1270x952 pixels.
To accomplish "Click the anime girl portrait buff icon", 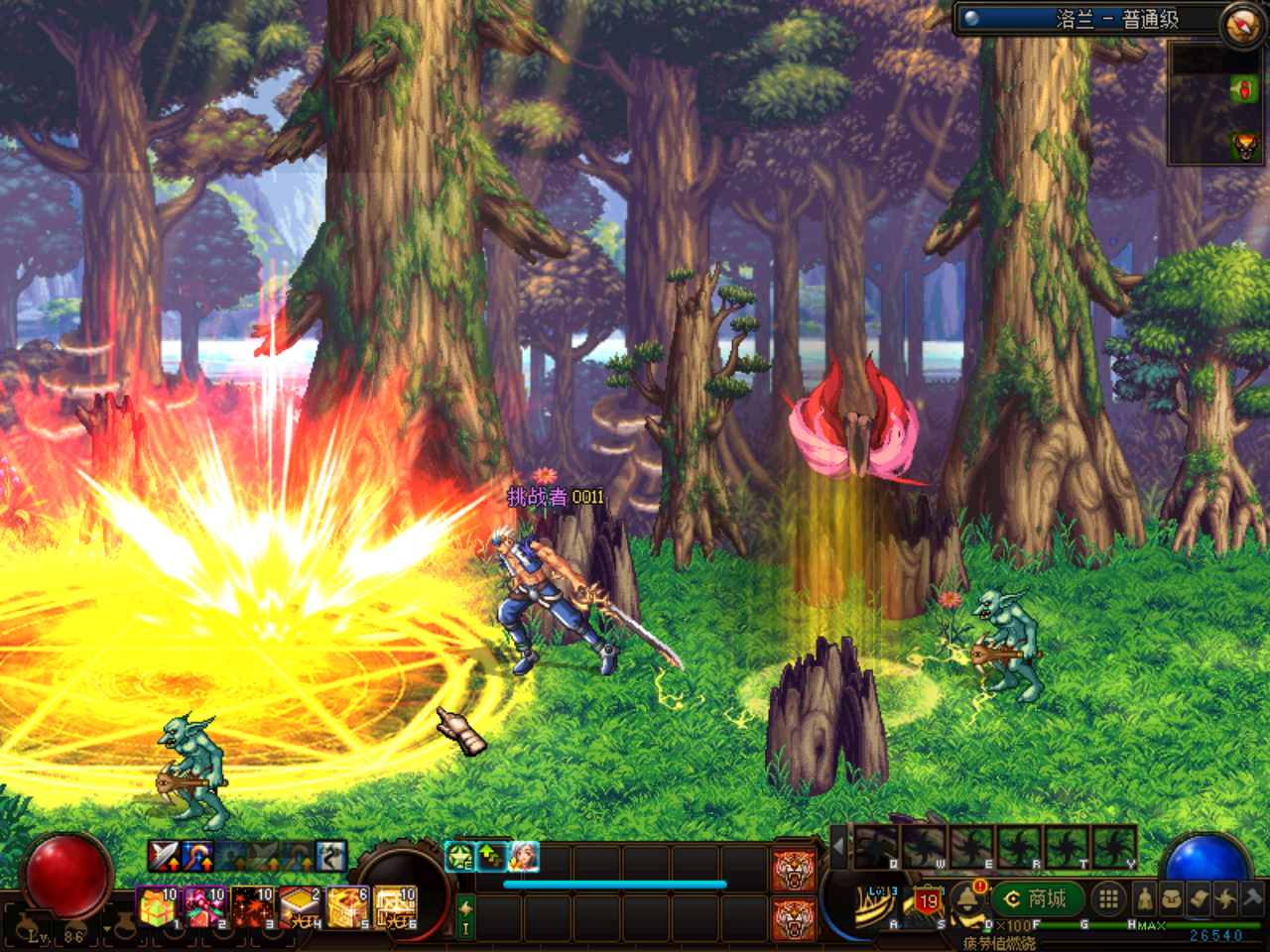I will (523, 856).
